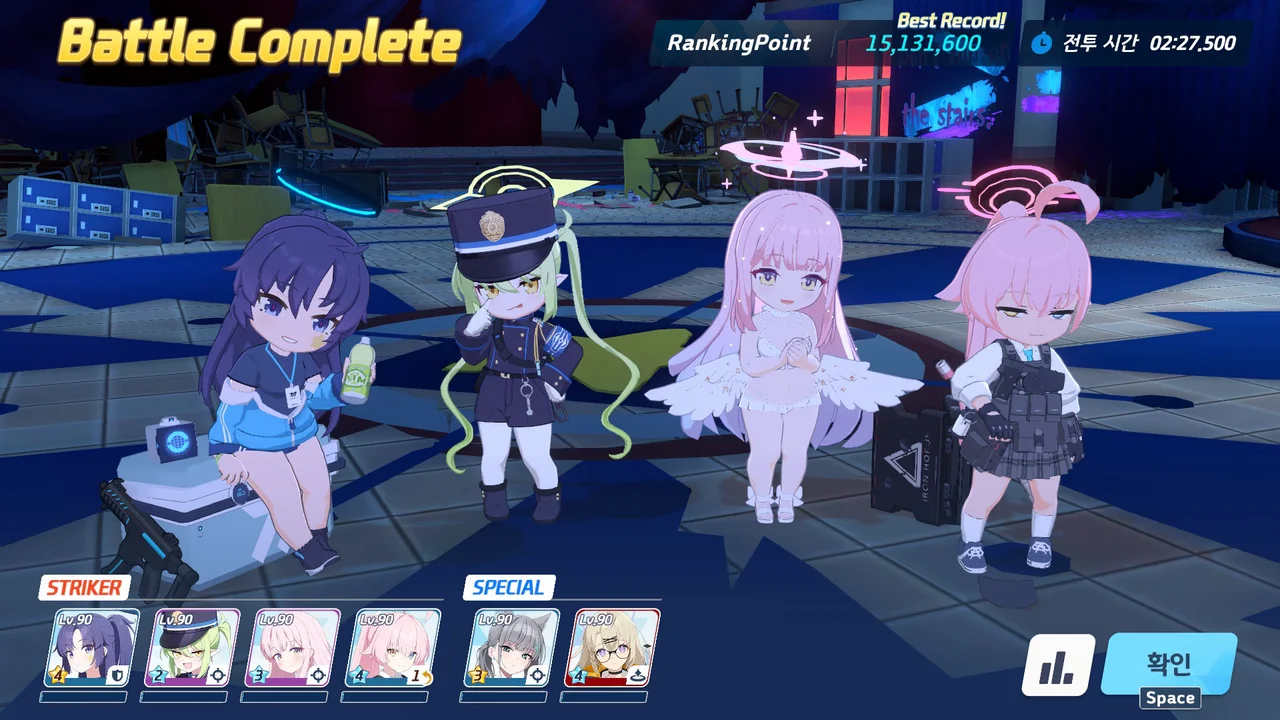Choose the blonde glasses-wearing special portrait
The height and width of the screenshot is (720, 1280).
pos(618,647)
